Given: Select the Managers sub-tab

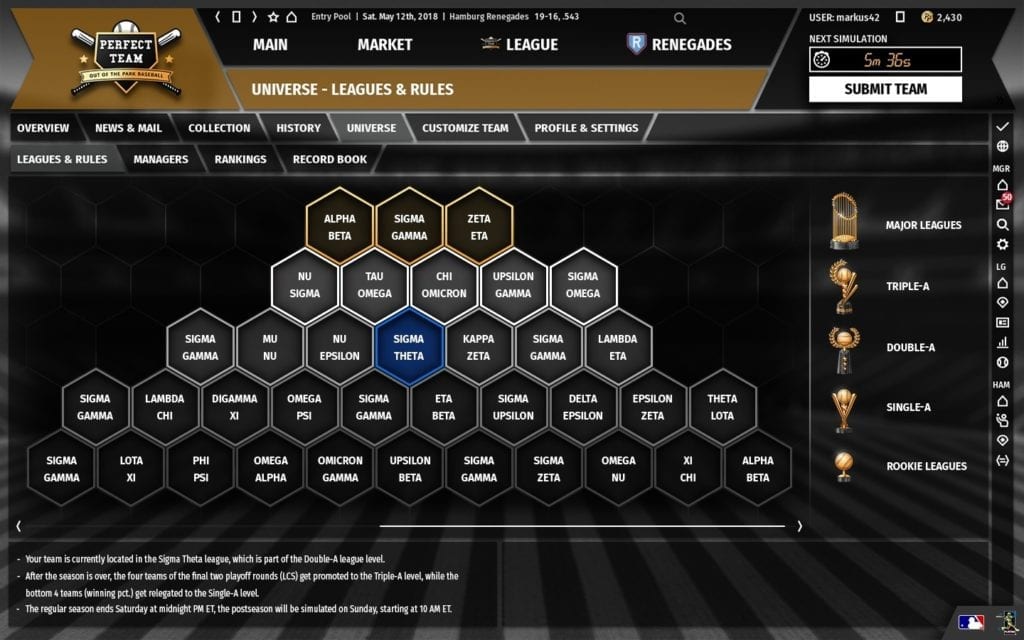Looking at the screenshot, I should [160, 159].
